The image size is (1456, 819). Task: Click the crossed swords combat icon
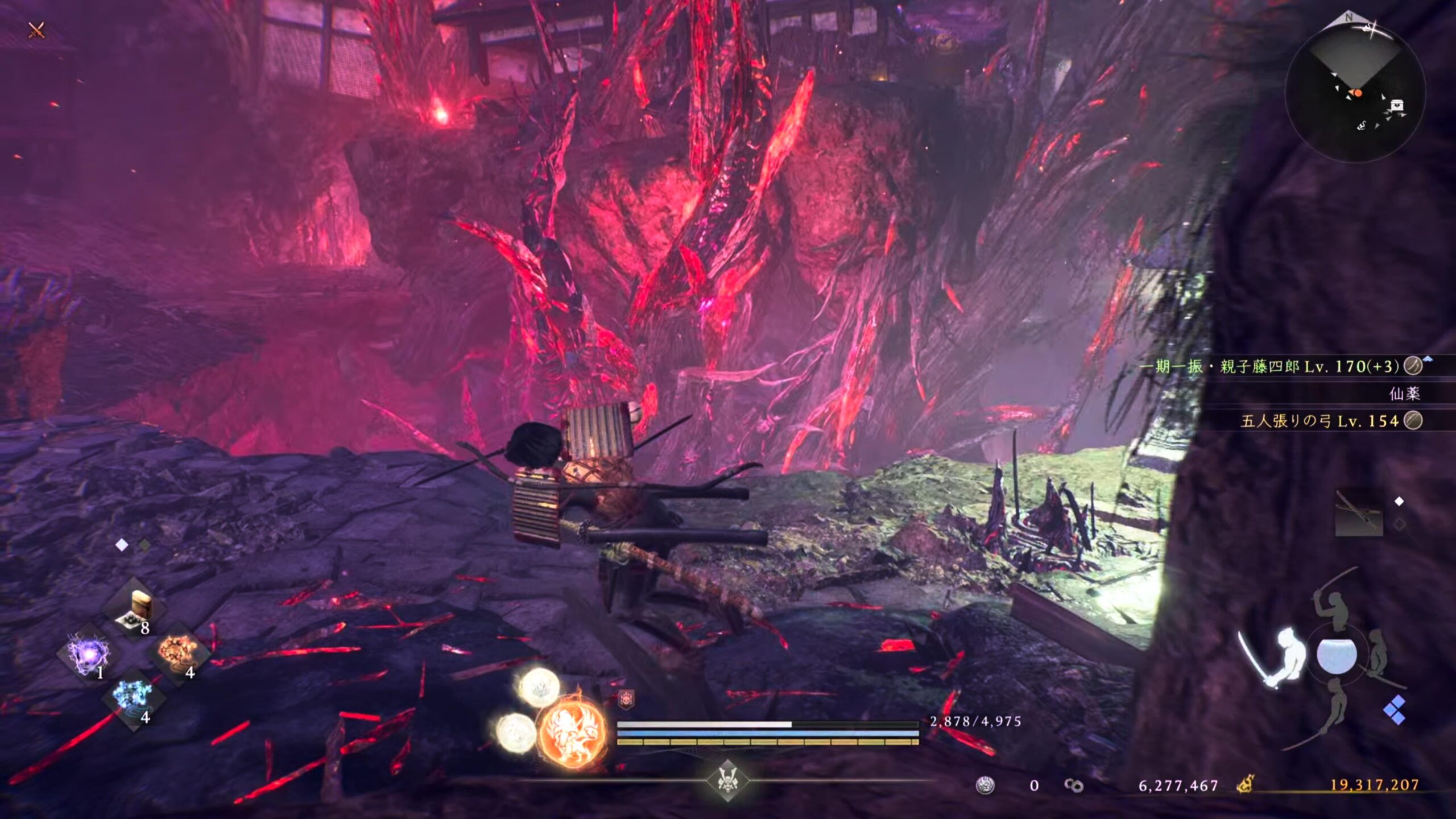36,30
